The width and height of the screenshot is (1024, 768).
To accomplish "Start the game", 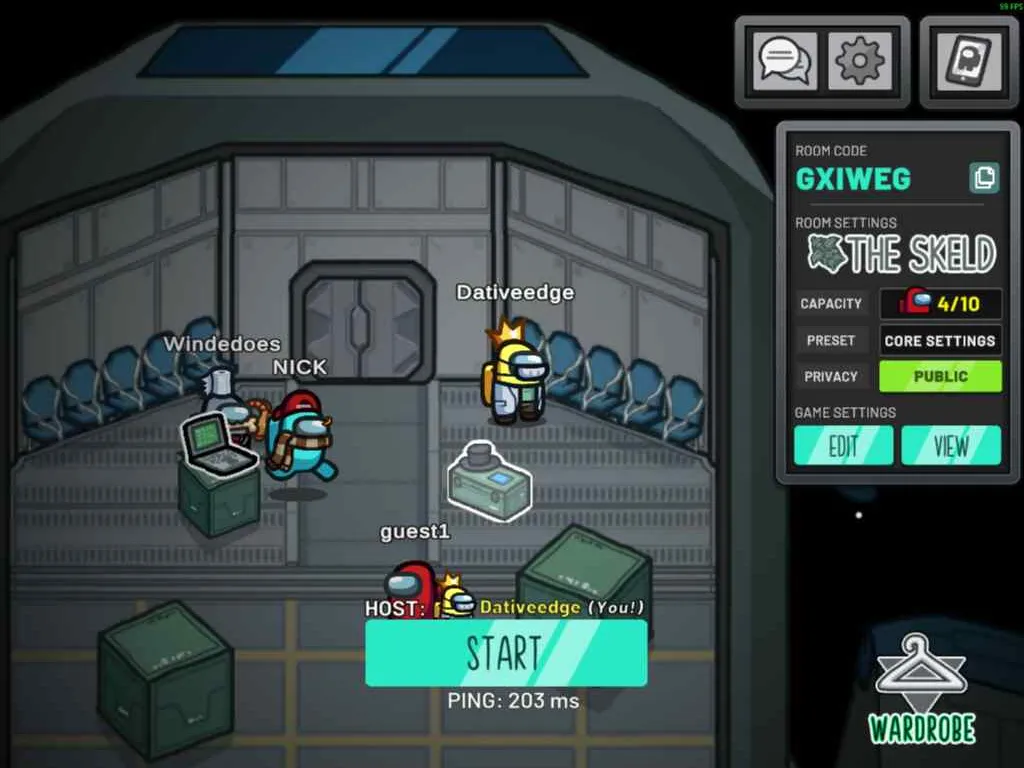I will [x=506, y=653].
